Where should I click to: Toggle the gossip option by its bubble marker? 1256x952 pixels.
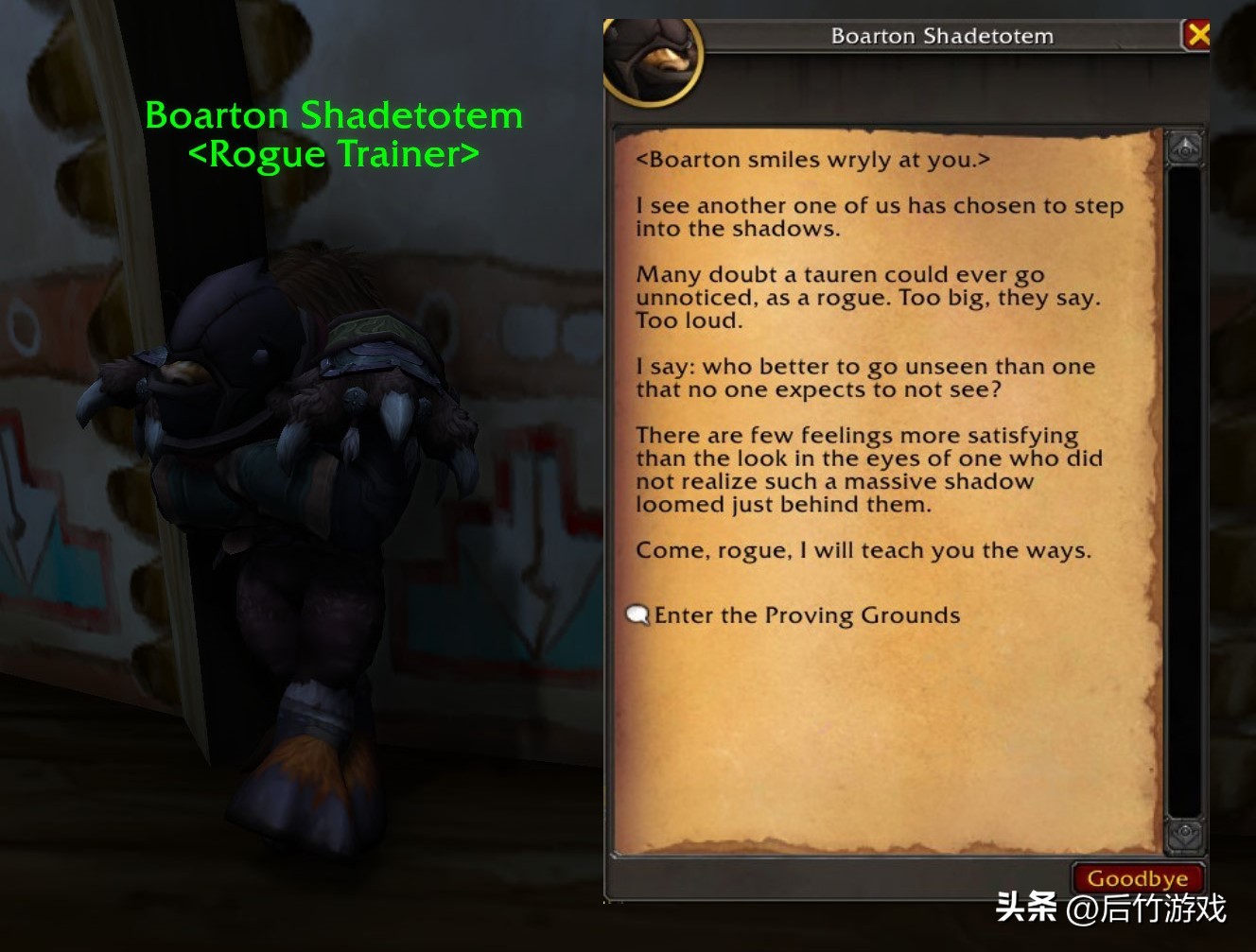click(x=637, y=614)
